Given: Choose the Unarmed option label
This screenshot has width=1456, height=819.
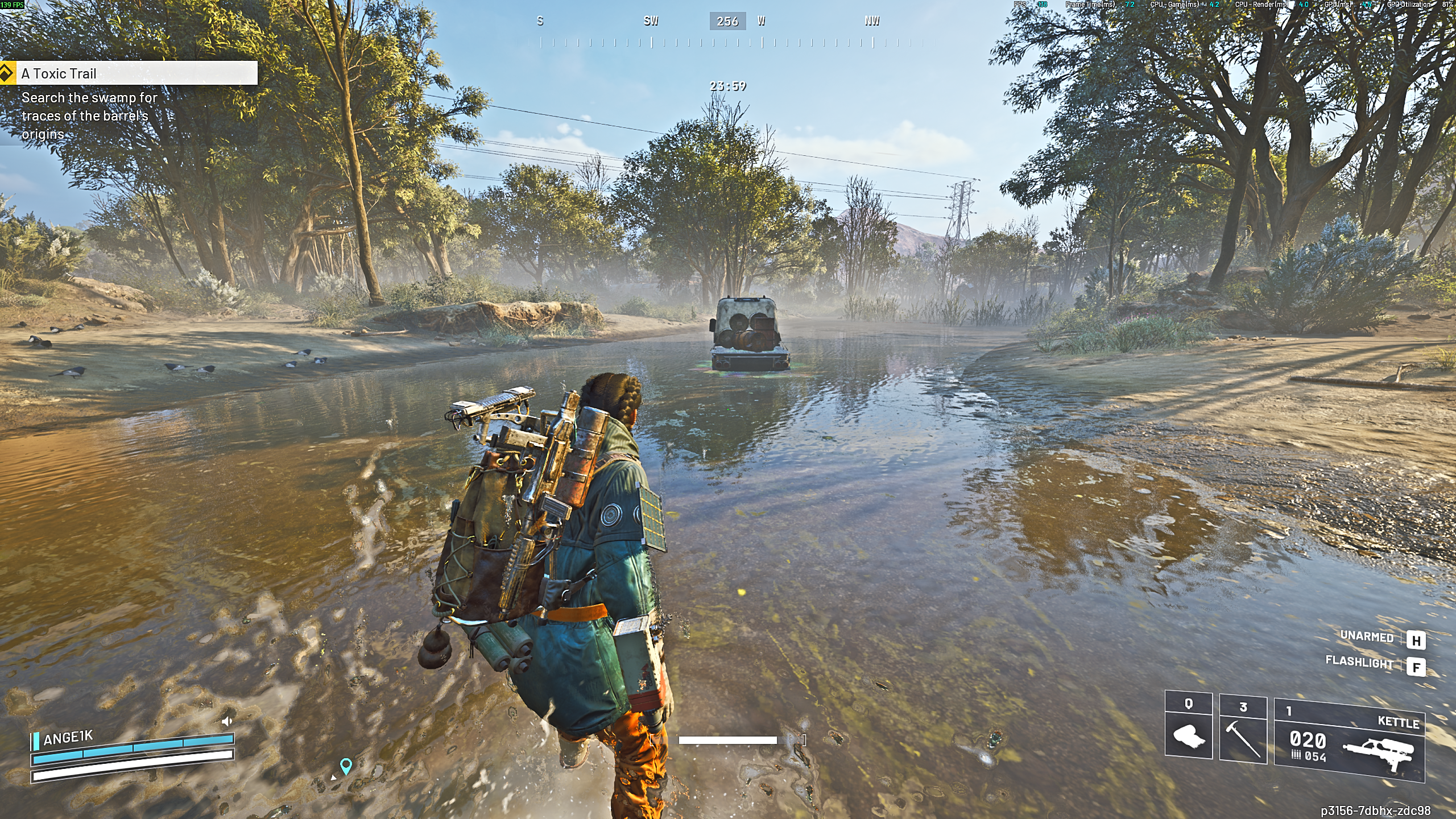Looking at the screenshot, I should [x=1367, y=636].
